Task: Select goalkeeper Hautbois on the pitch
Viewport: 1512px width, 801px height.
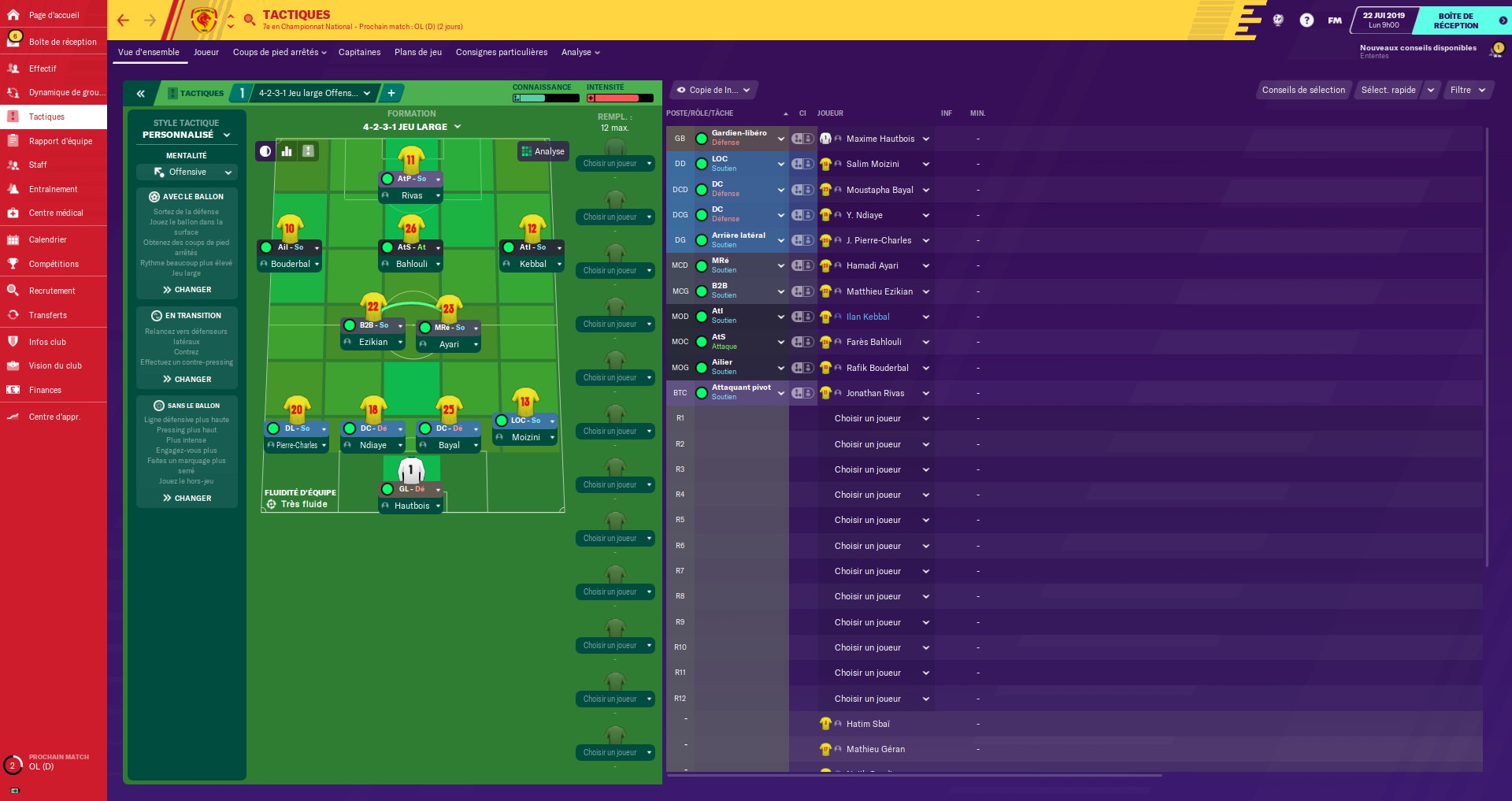Action: click(x=411, y=506)
